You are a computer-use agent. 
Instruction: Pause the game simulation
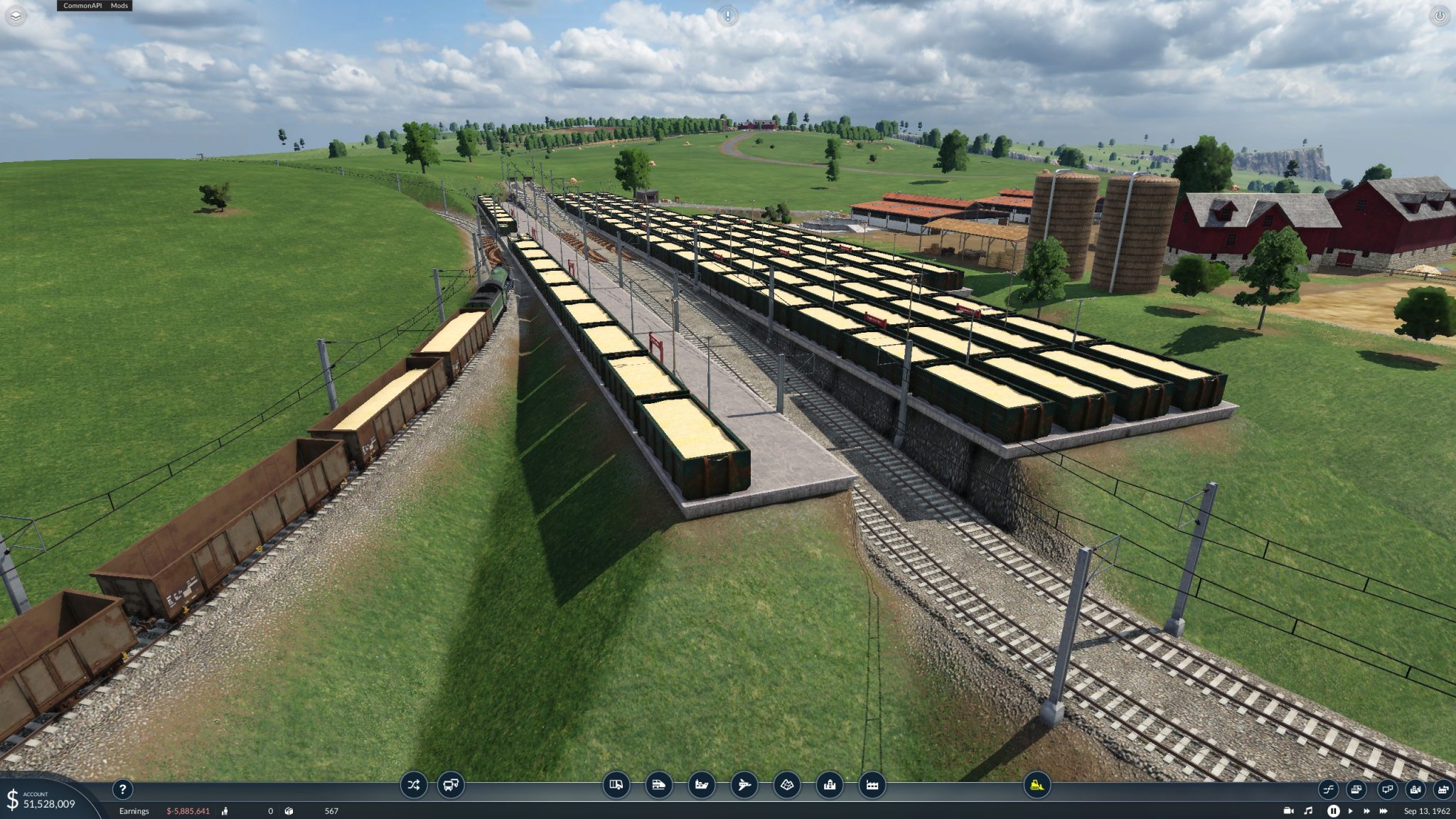click(x=1334, y=810)
